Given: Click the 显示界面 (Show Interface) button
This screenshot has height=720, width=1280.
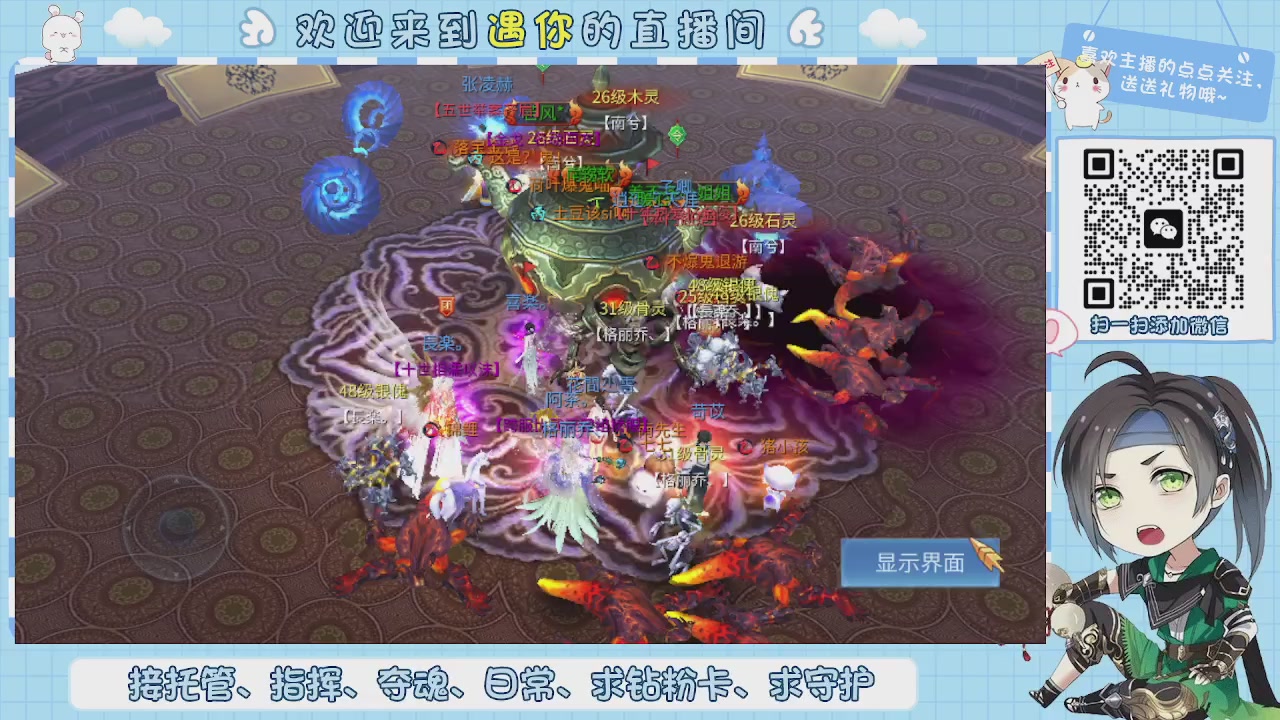Looking at the screenshot, I should [920, 563].
